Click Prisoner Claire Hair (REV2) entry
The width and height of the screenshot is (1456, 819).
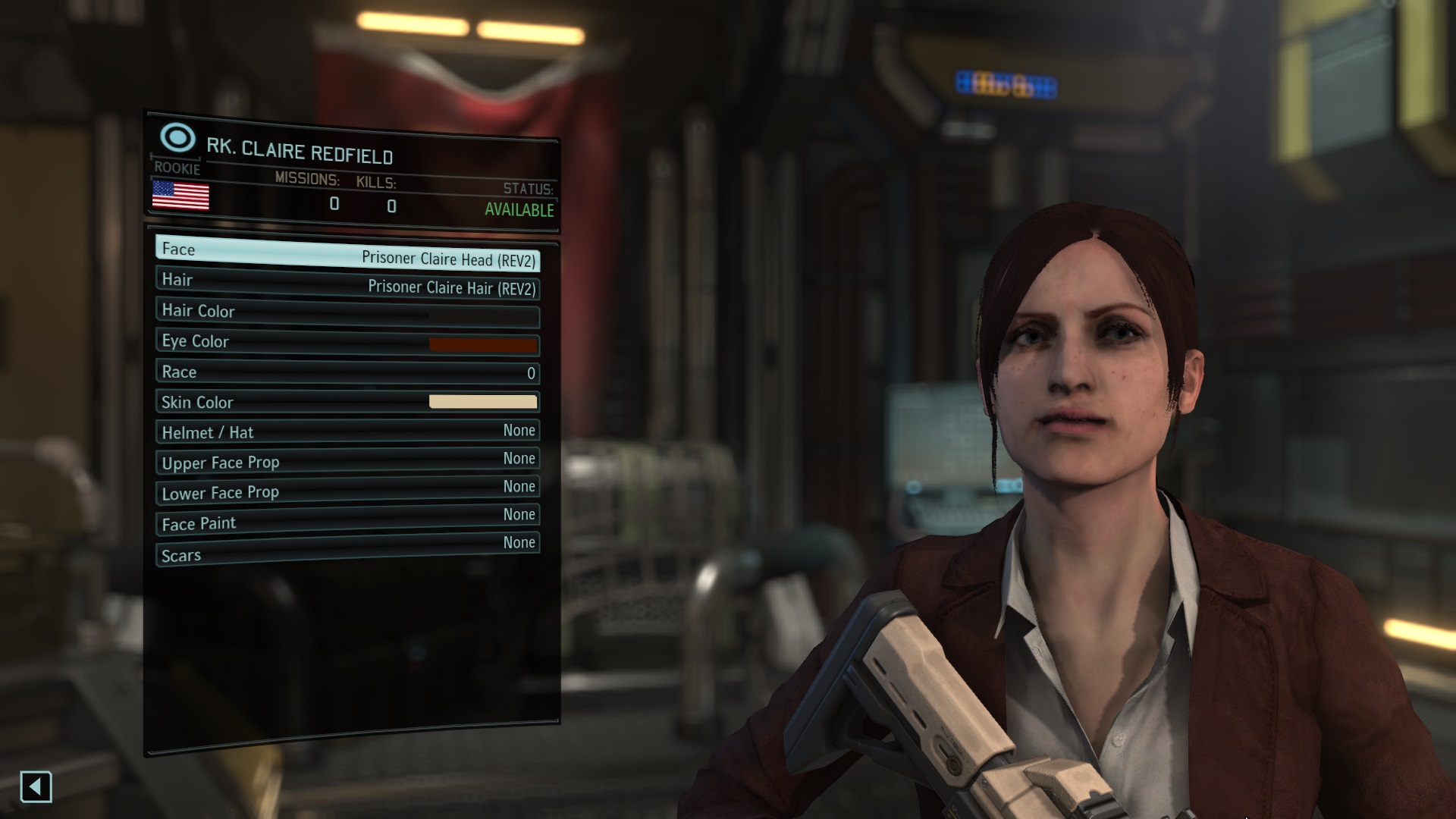tap(452, 288)
